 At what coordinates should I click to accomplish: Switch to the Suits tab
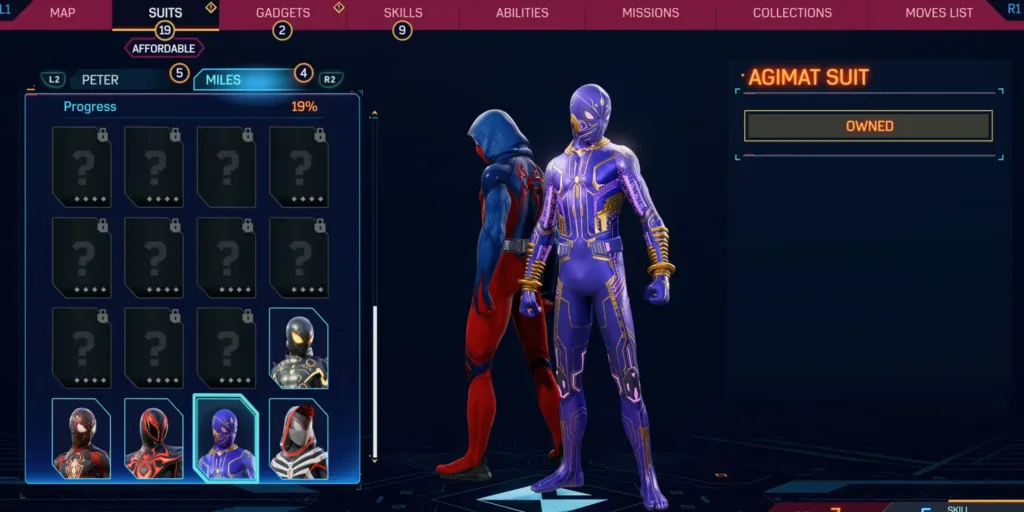[x=165, y=13]
